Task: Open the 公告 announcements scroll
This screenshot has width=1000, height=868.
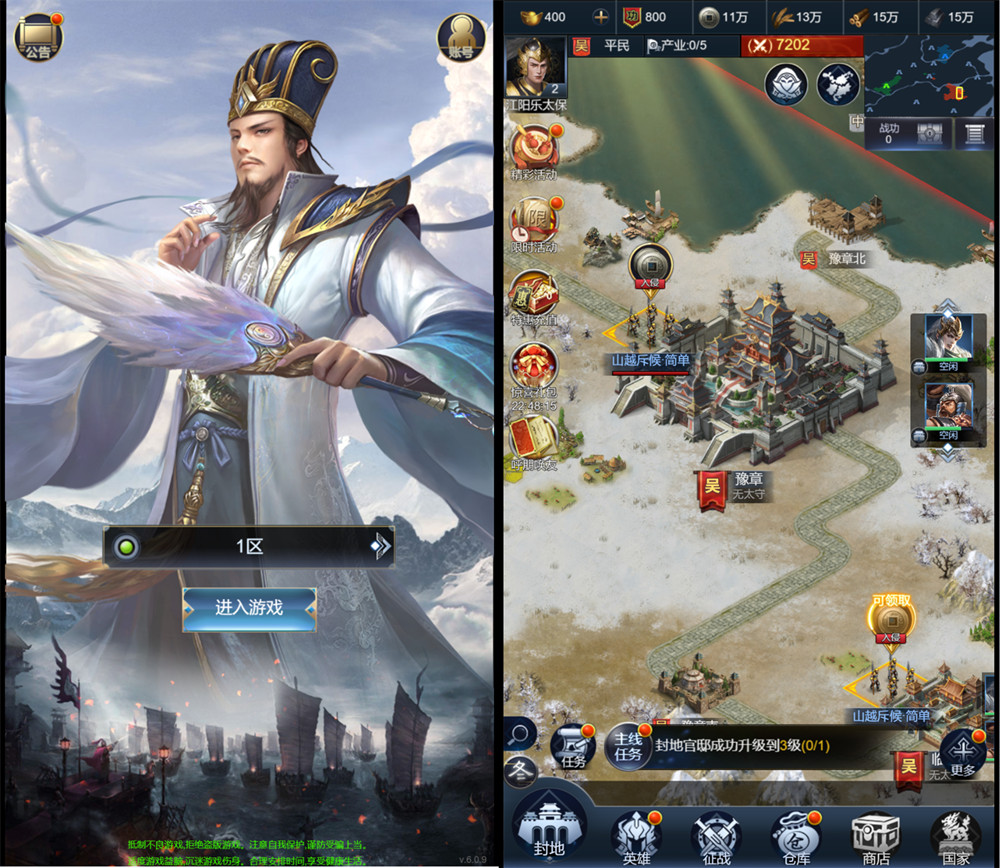Action: click(x=38, y=38)
